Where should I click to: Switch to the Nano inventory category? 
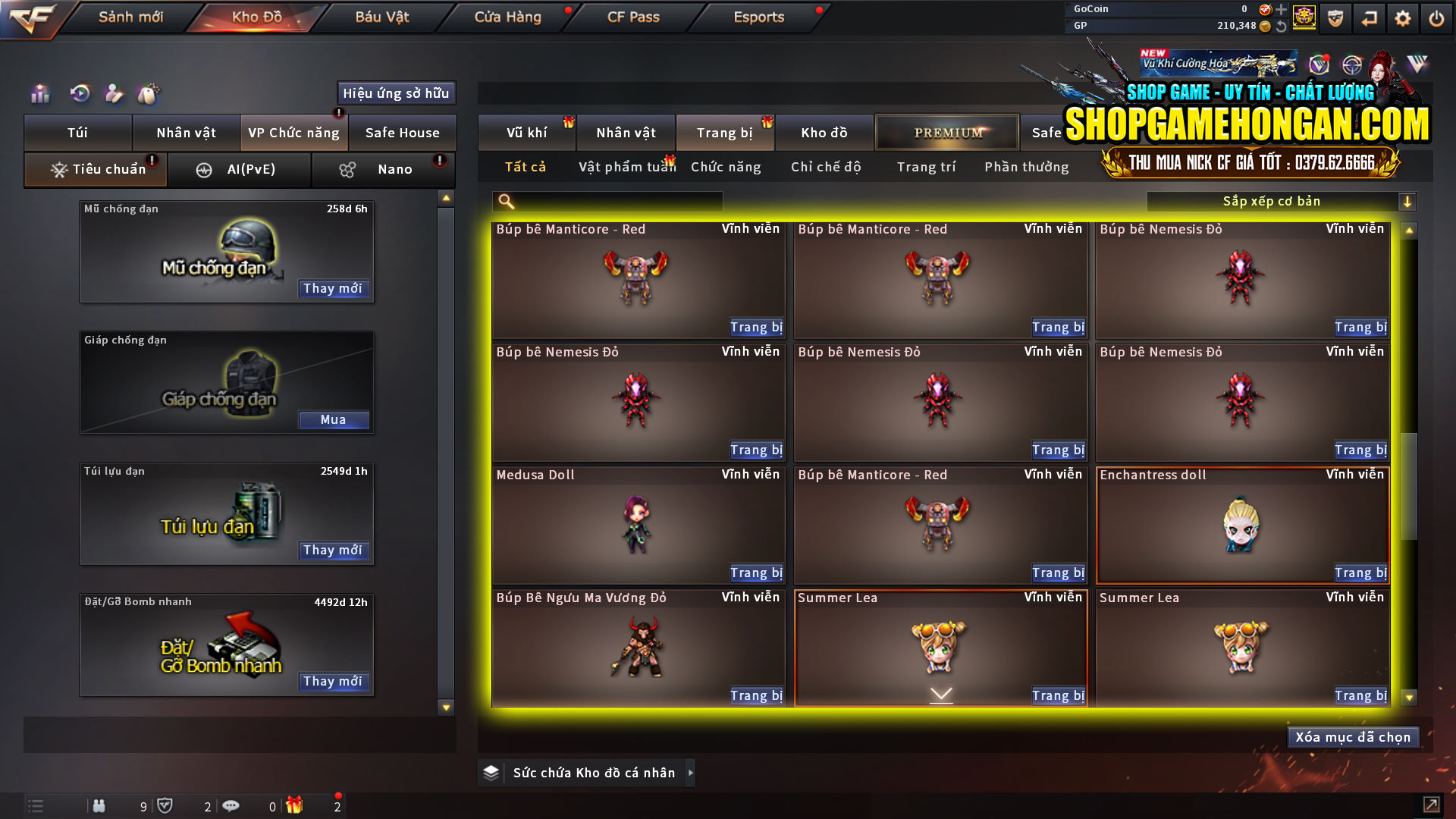[383, 169]
